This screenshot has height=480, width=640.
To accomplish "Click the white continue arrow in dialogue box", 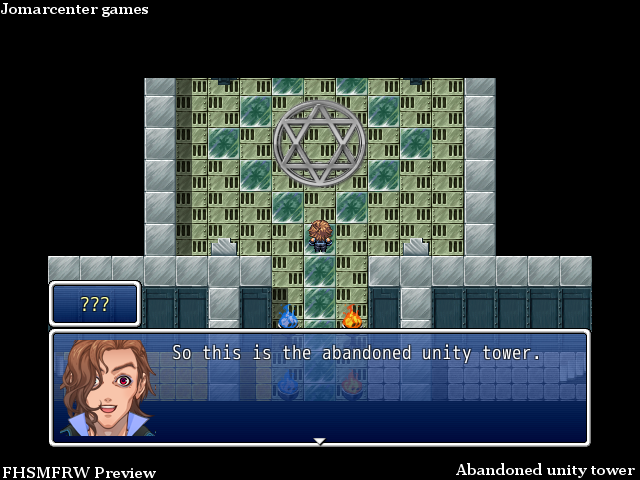I will (x=319, y=440).
